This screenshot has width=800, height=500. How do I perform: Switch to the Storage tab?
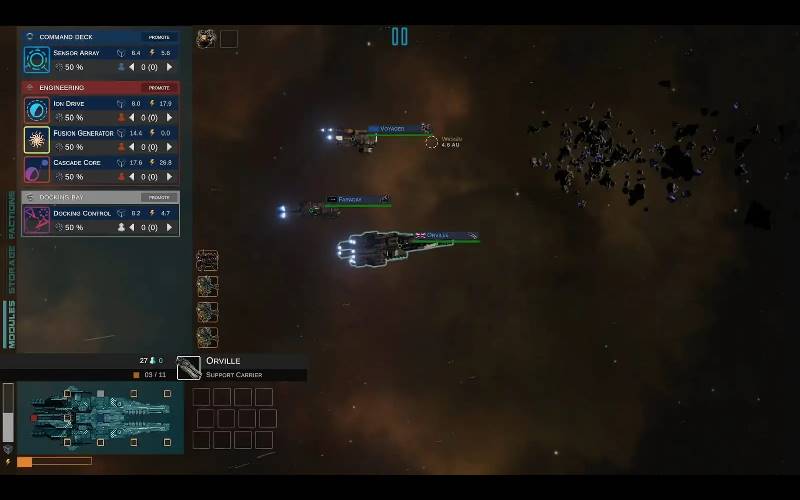[x=12, y=269]
